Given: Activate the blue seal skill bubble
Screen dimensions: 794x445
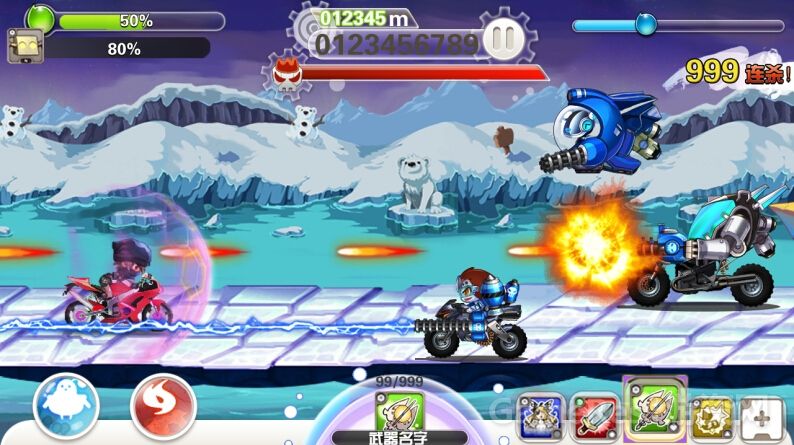Looking at the screenshot, I should pyautogui.click(x=66, y=406).
